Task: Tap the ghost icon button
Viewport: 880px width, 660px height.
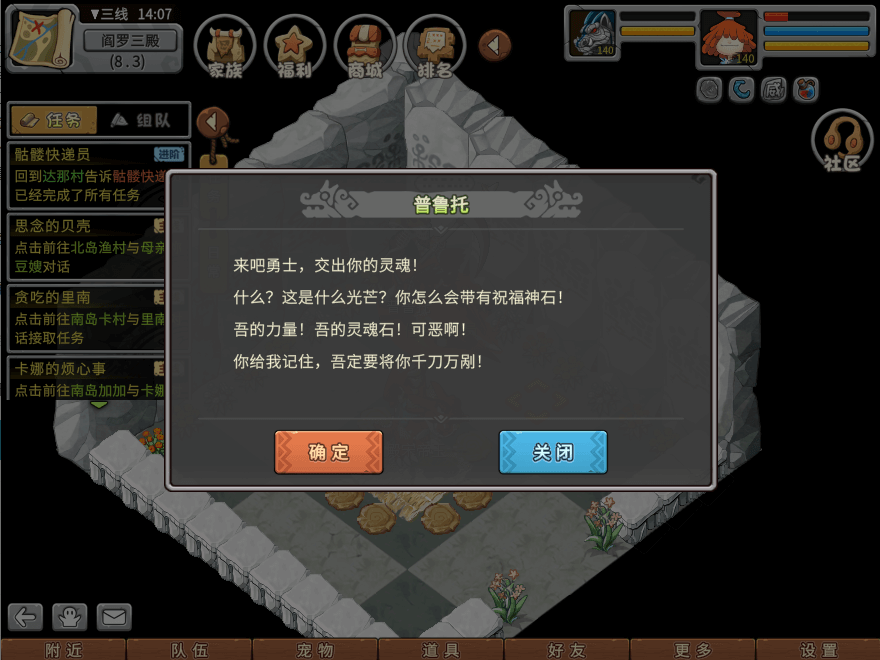Action: click(x=70, y=616)
